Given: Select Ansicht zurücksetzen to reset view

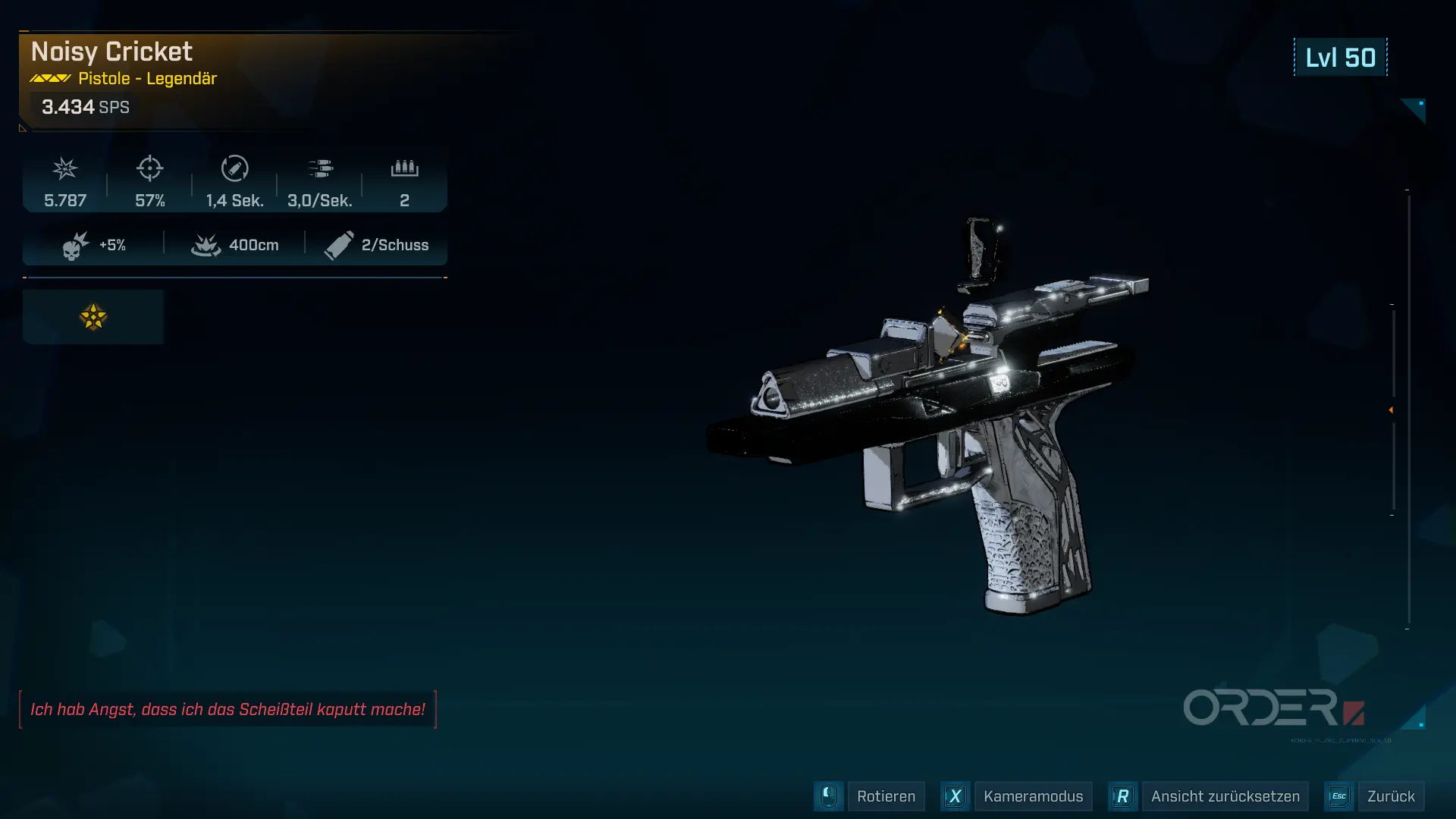Looking at the screenshot, I should 1225,796.
